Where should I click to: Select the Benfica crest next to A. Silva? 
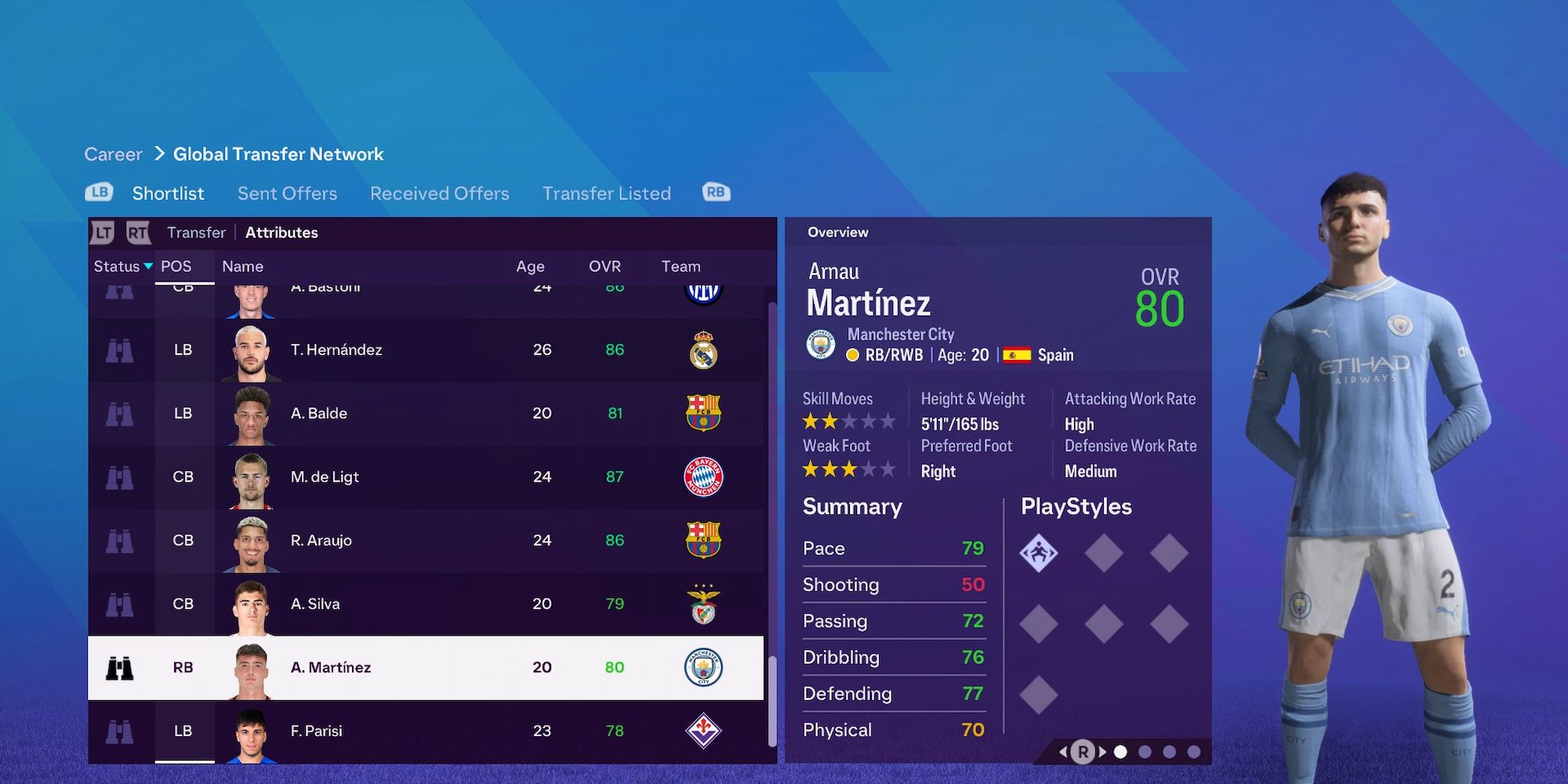click(x=705, y=604)
